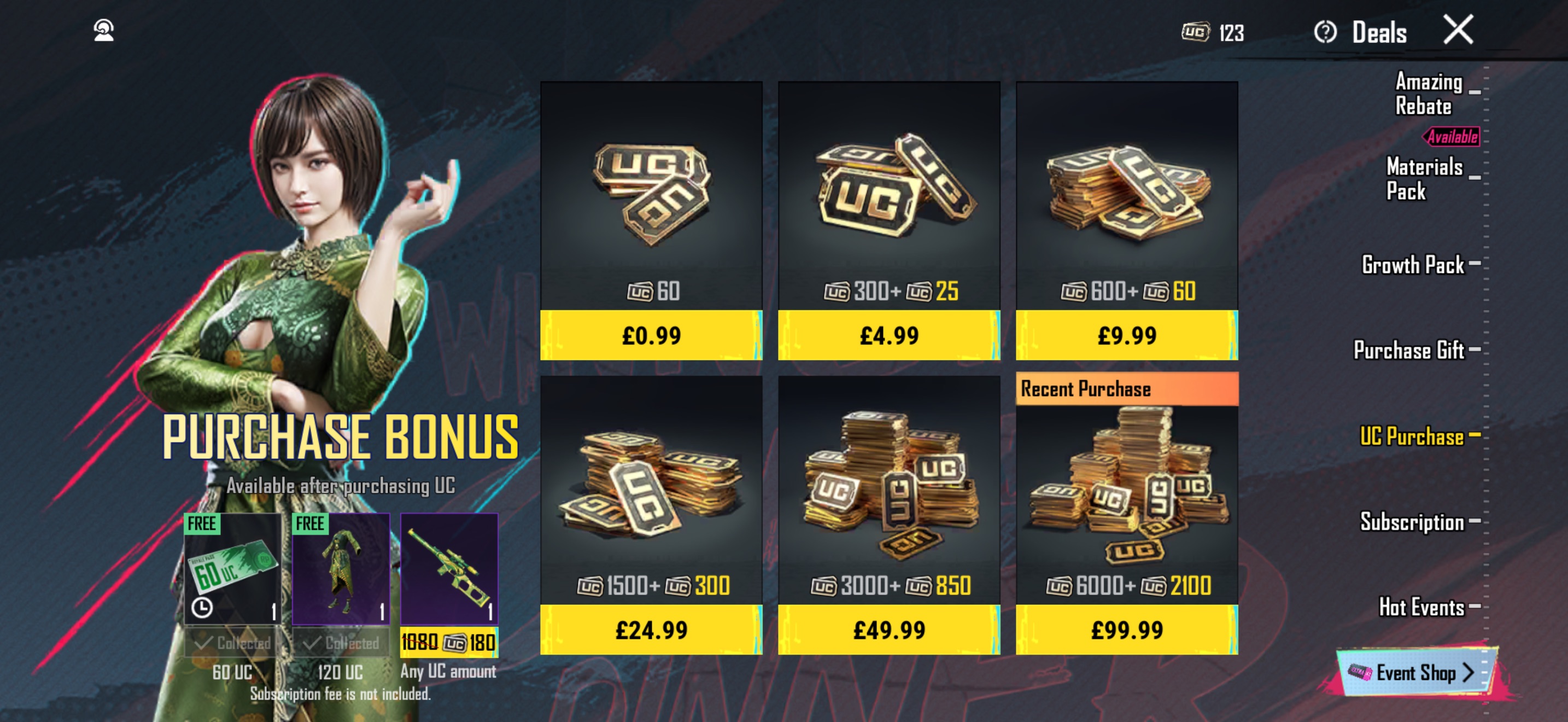Image resolution: width=1568 pixels, height=722 pixels.
Task: Close the Deals screen
Action: click(x=1458, y=30)
